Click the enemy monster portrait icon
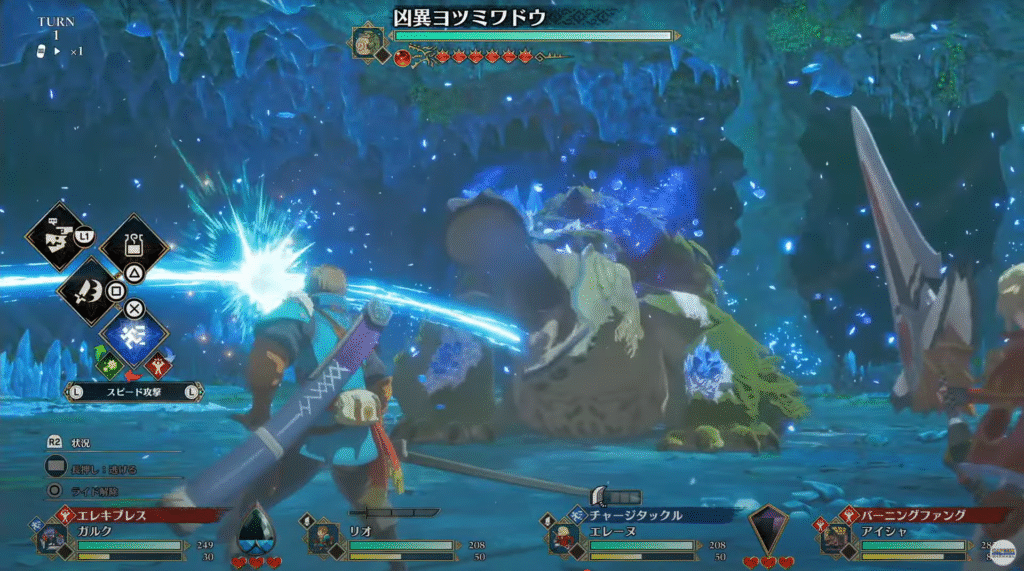This screenshot has height=571, width=1024. pos(367,42)
